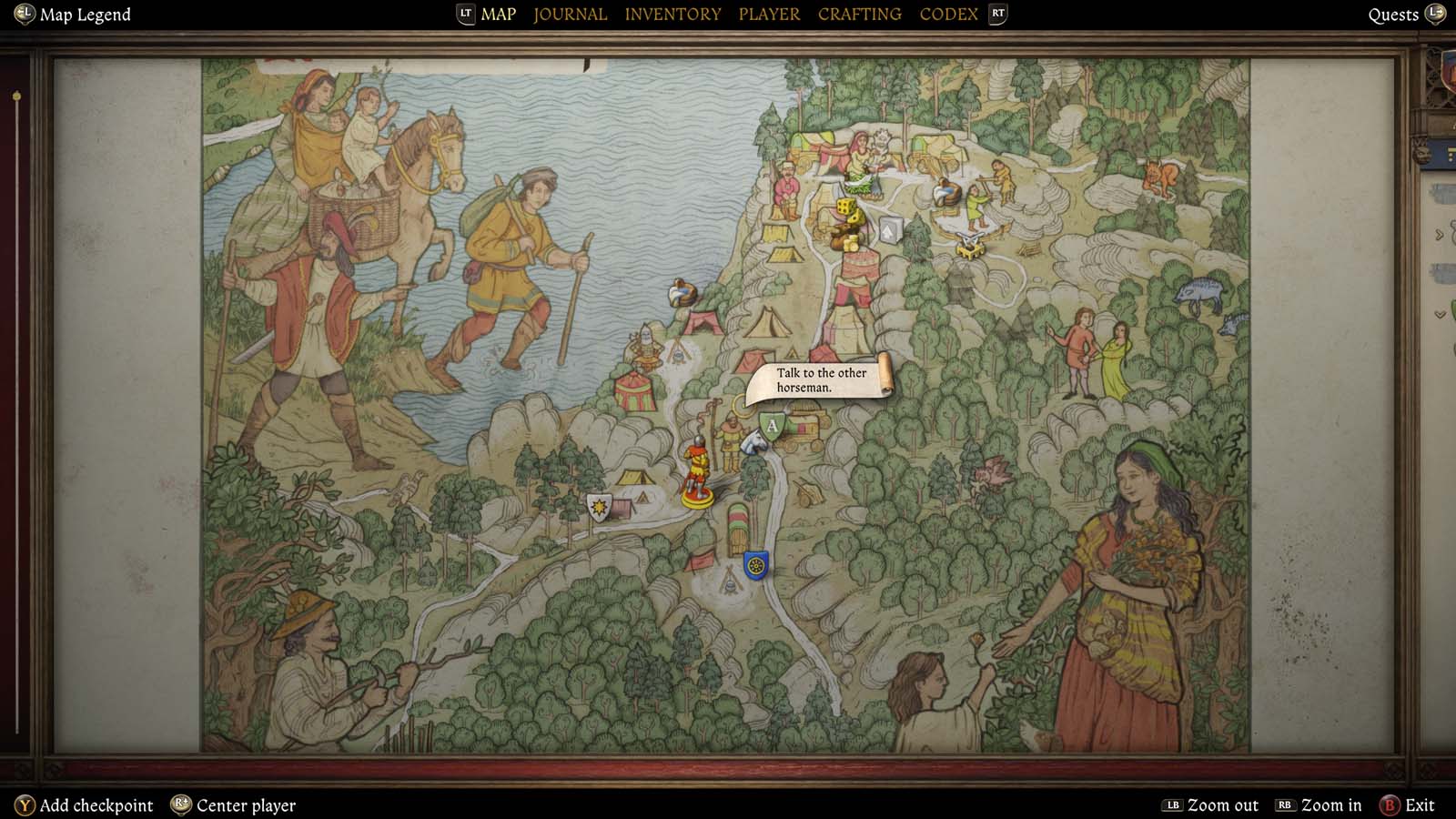Open the INVENTORY tab

672,14
